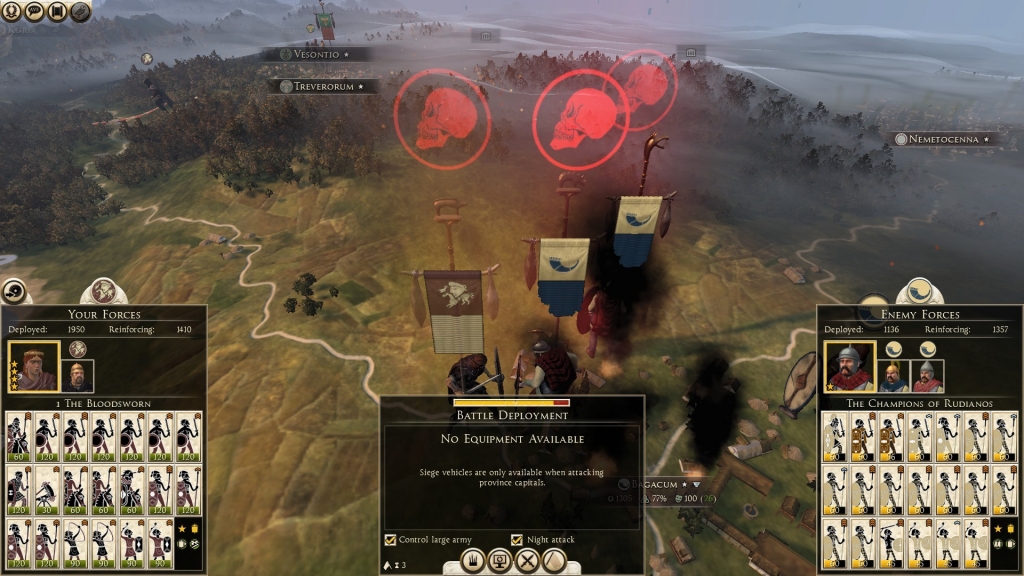Click the bird icon in top bar
Image resolution: width=1024 pixels, height=576 pixels.
click(x=80, y=11)
